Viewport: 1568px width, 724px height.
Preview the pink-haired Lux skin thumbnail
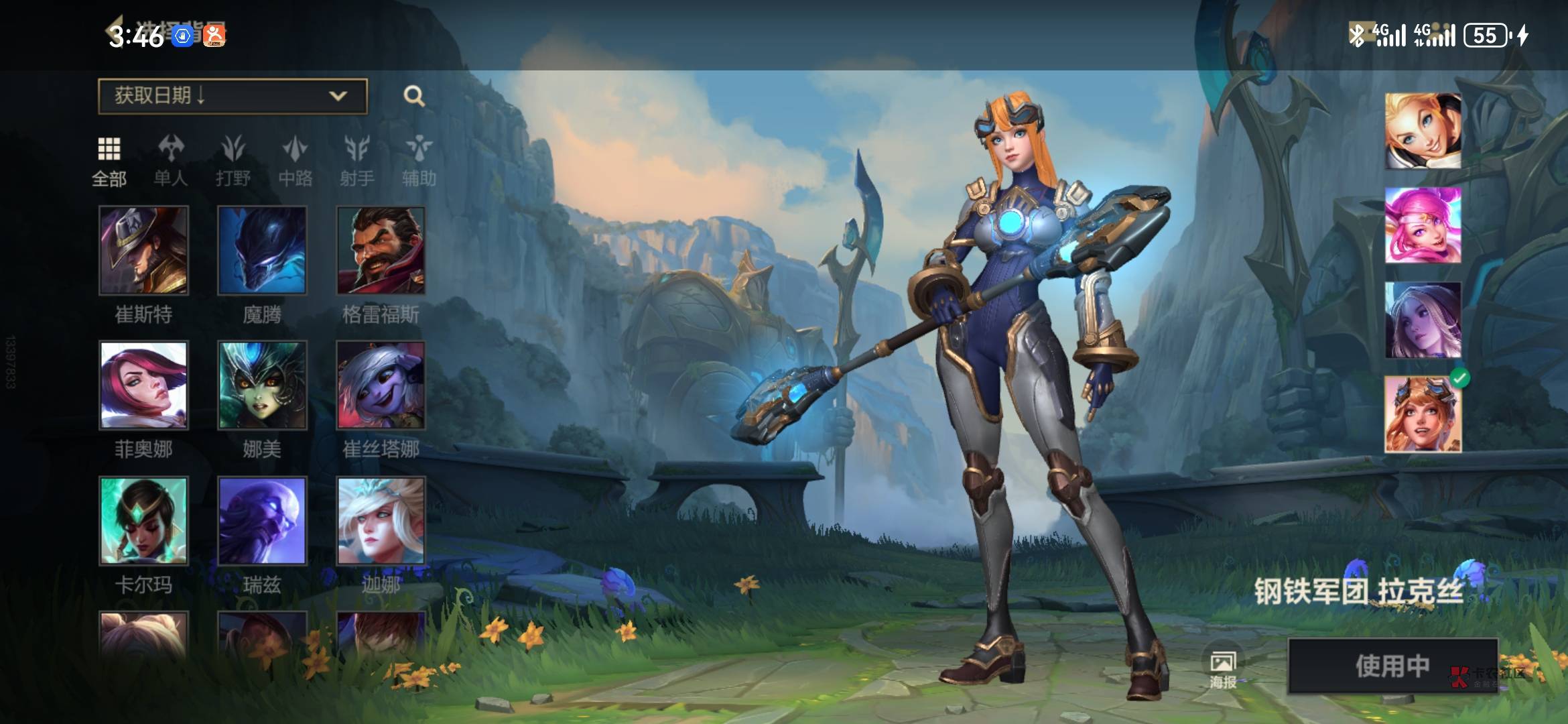click(1423, 225)
